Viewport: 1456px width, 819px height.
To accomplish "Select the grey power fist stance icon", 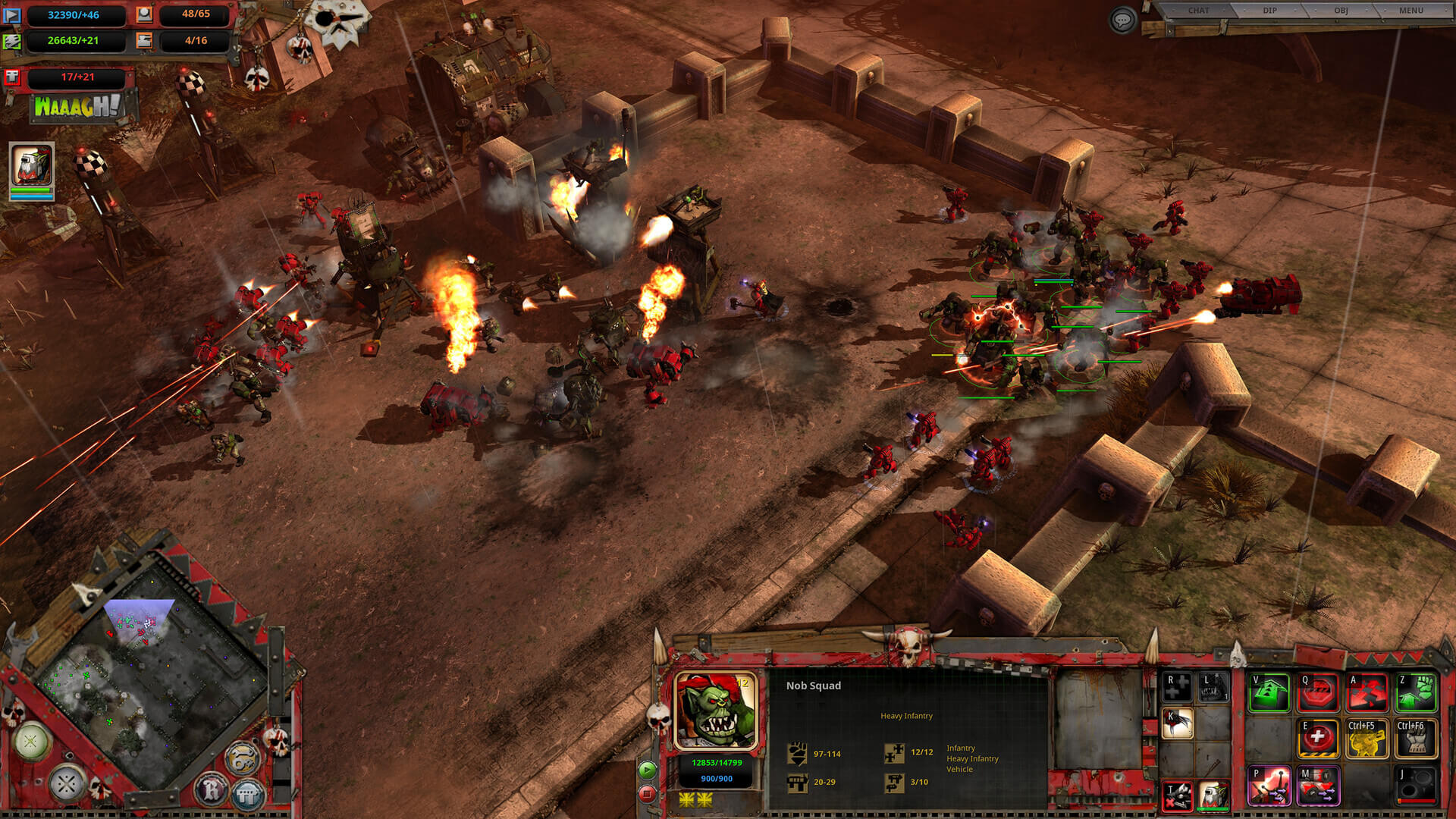I will click(1416, 739).
